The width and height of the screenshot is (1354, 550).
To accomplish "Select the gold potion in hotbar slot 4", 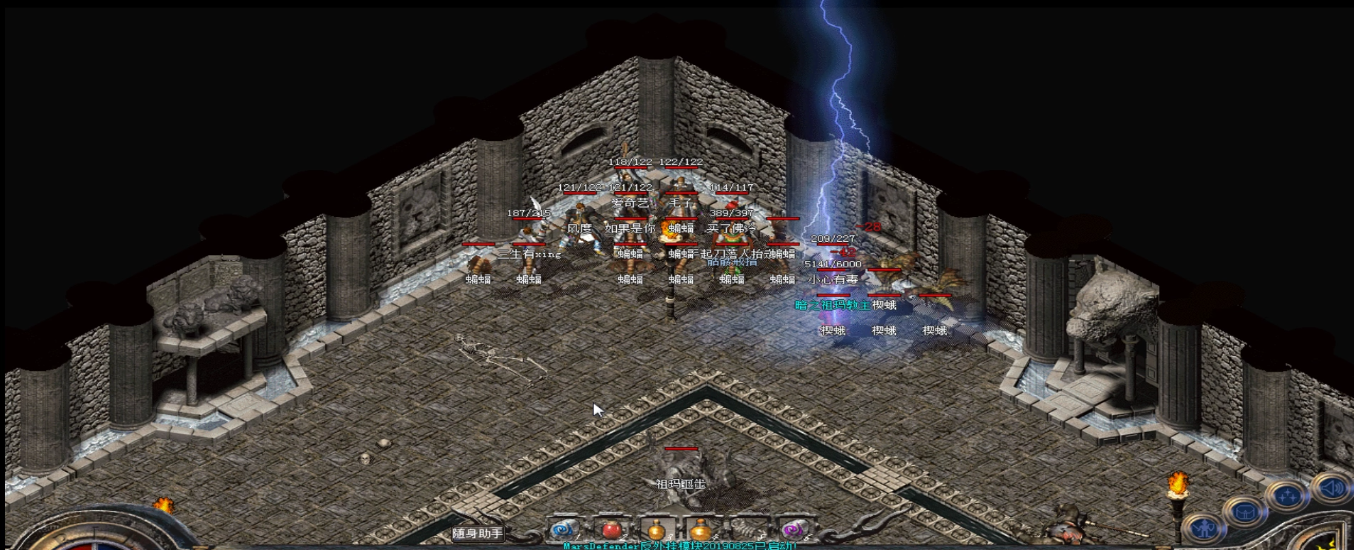I will click(701, 530).
